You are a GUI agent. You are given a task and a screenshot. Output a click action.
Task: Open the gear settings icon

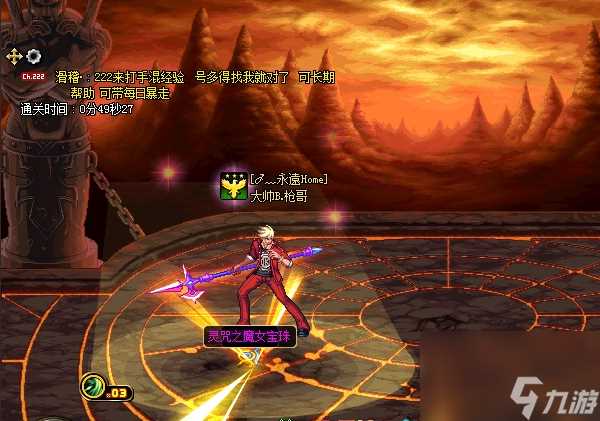point(33,56)
